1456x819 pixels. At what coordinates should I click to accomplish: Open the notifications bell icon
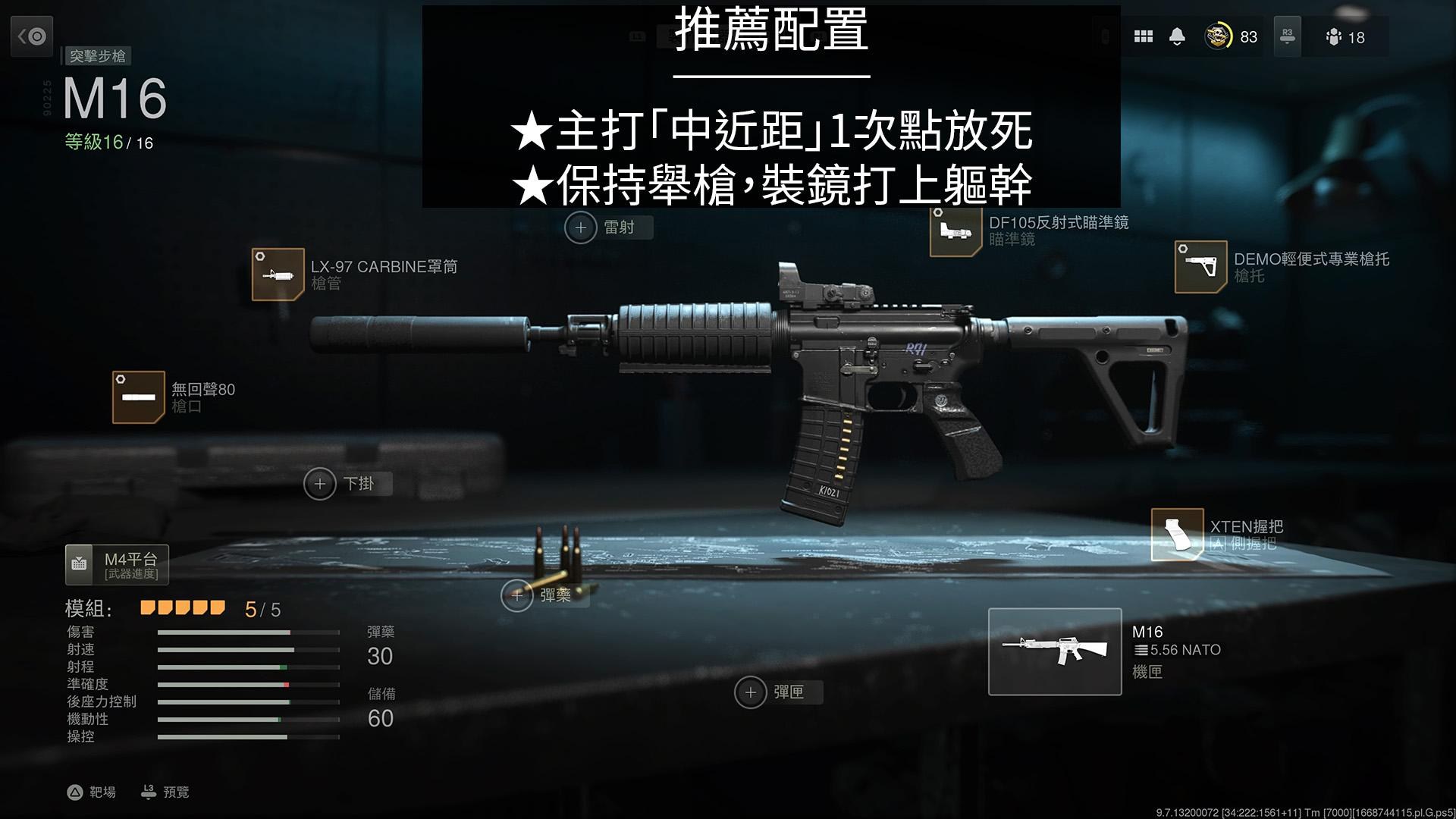pos(1178,36)
